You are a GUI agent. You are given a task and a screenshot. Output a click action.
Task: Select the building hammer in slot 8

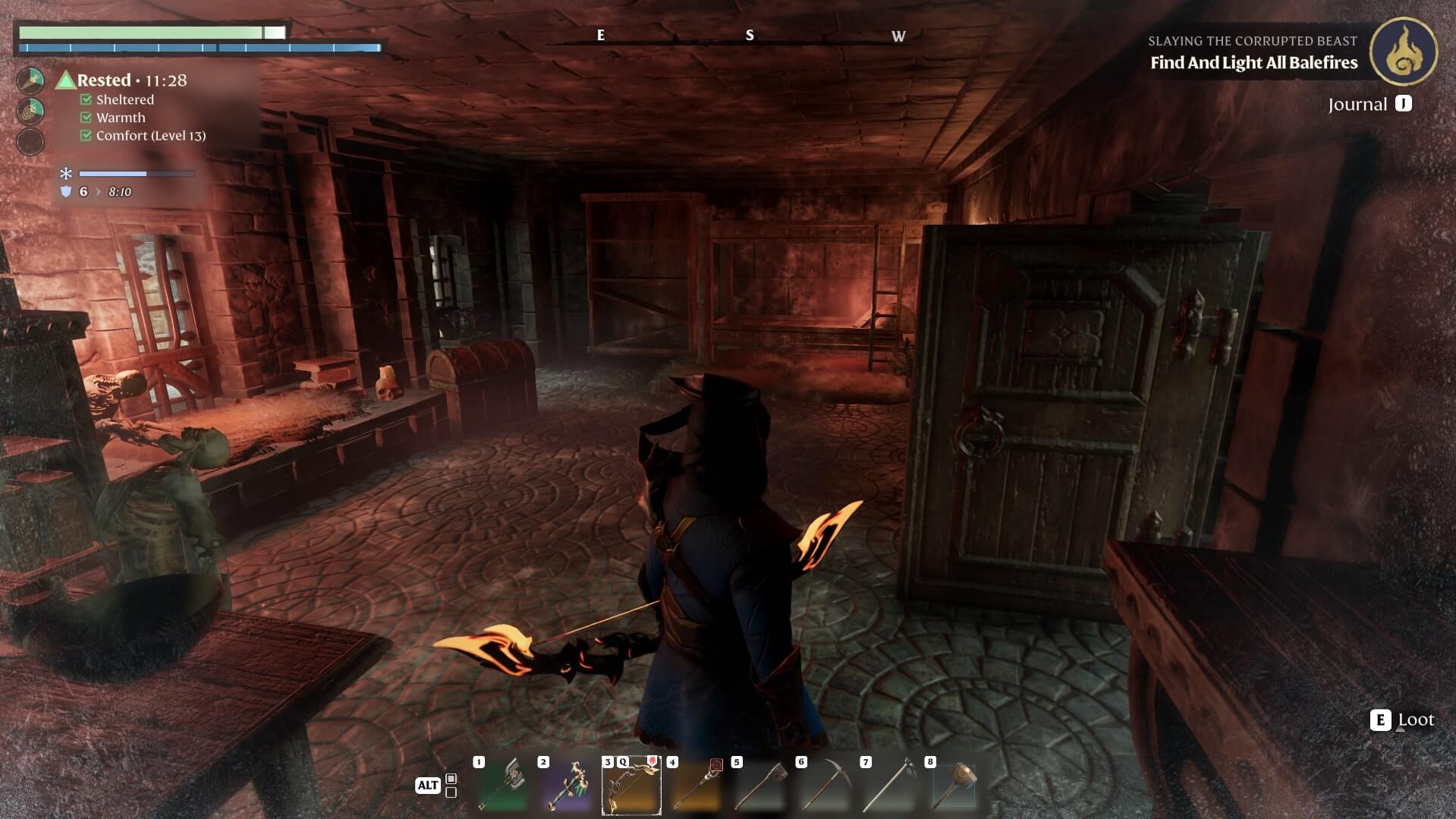tap(954, 786)
